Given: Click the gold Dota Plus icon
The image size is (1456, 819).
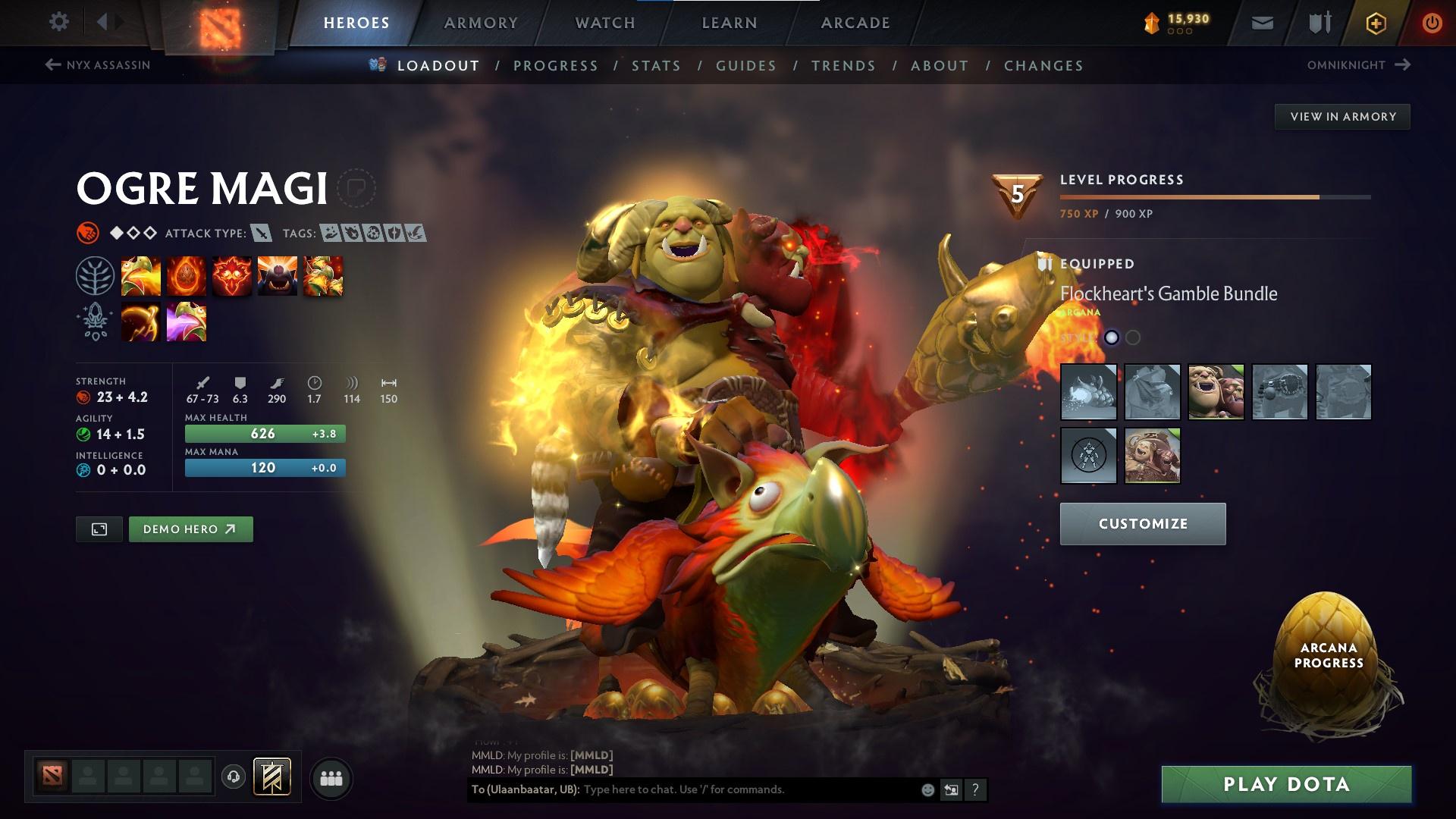Looking at the screenshot, I should 1376,23.
